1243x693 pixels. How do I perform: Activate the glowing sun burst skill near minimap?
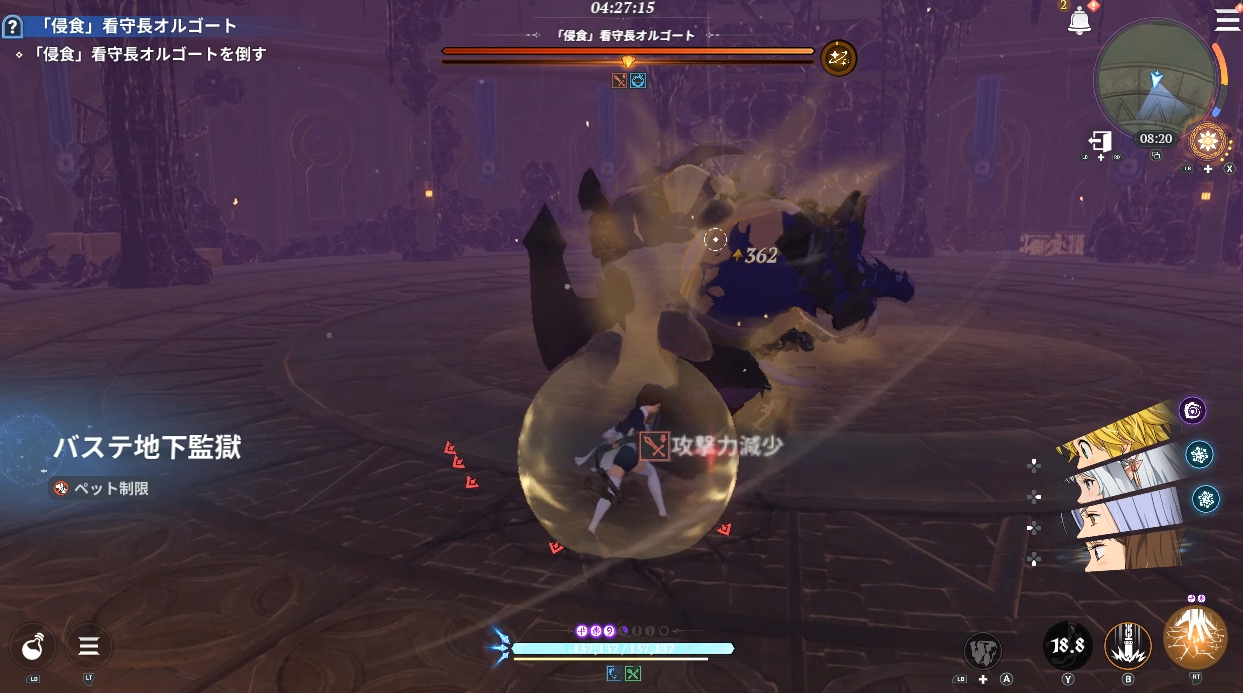pyautogui.click(x=1209, y=141)
